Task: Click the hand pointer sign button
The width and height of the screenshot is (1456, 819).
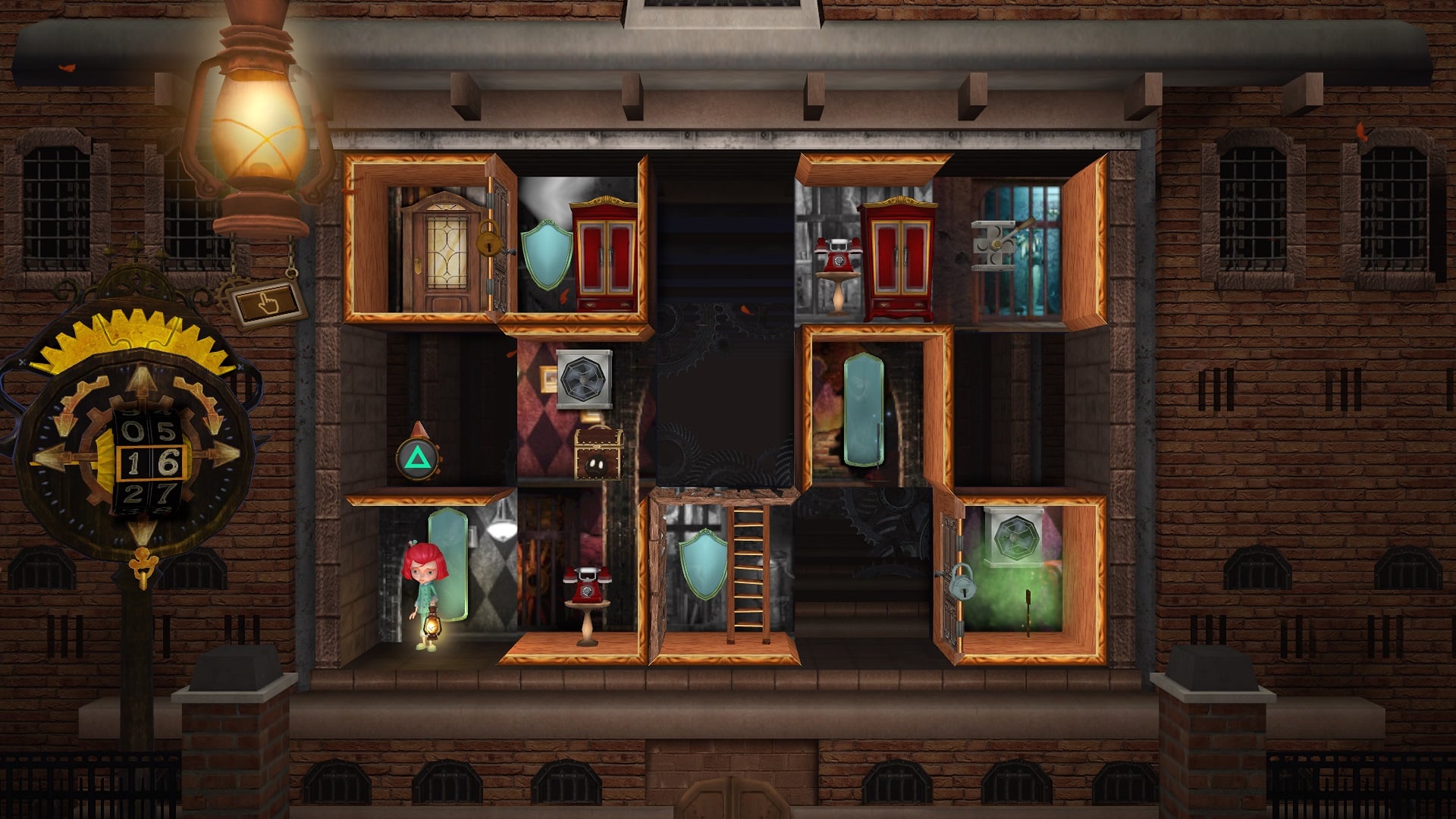Action: [267, 303]
